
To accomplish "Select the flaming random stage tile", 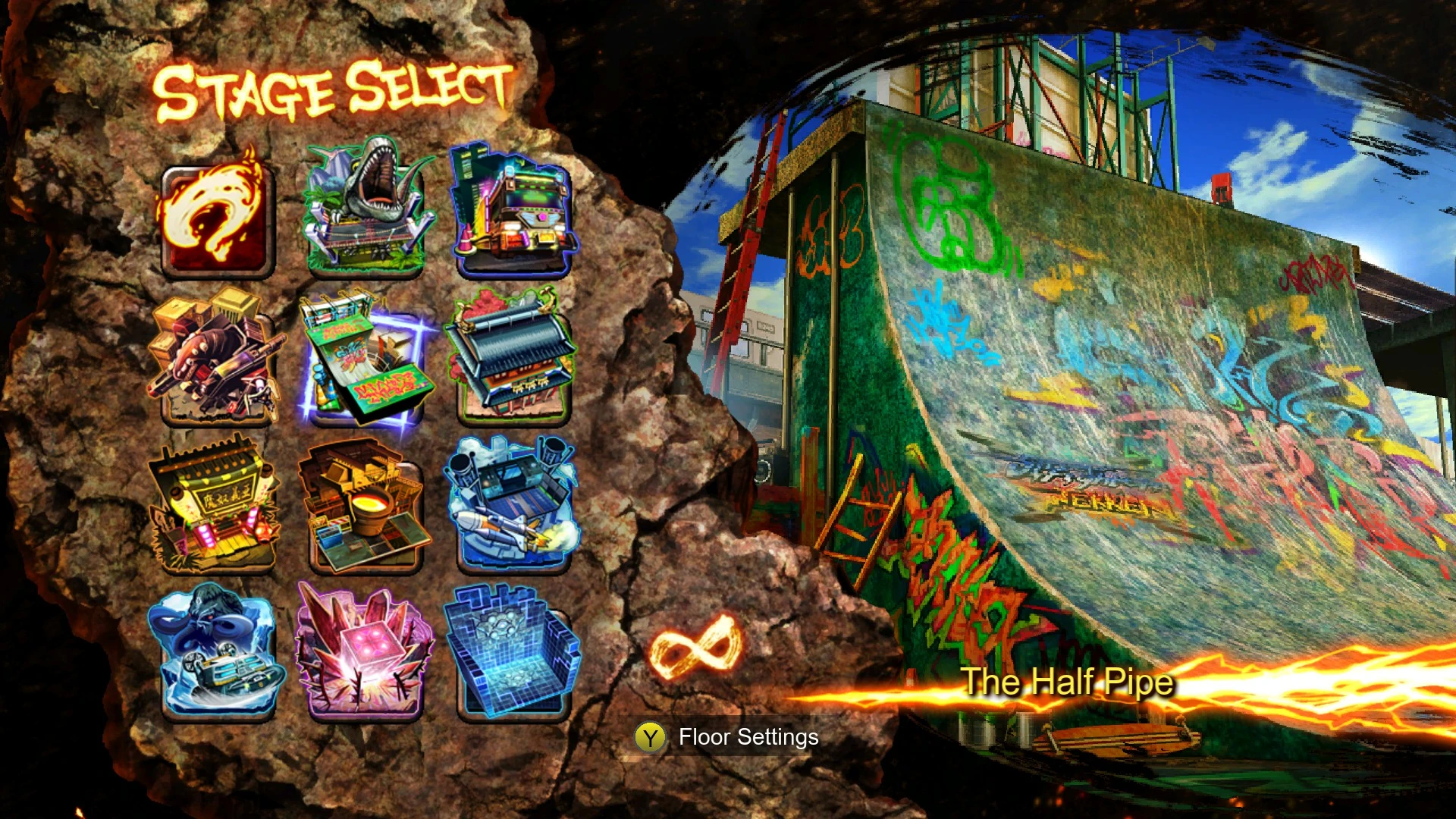I will point(217,218).
